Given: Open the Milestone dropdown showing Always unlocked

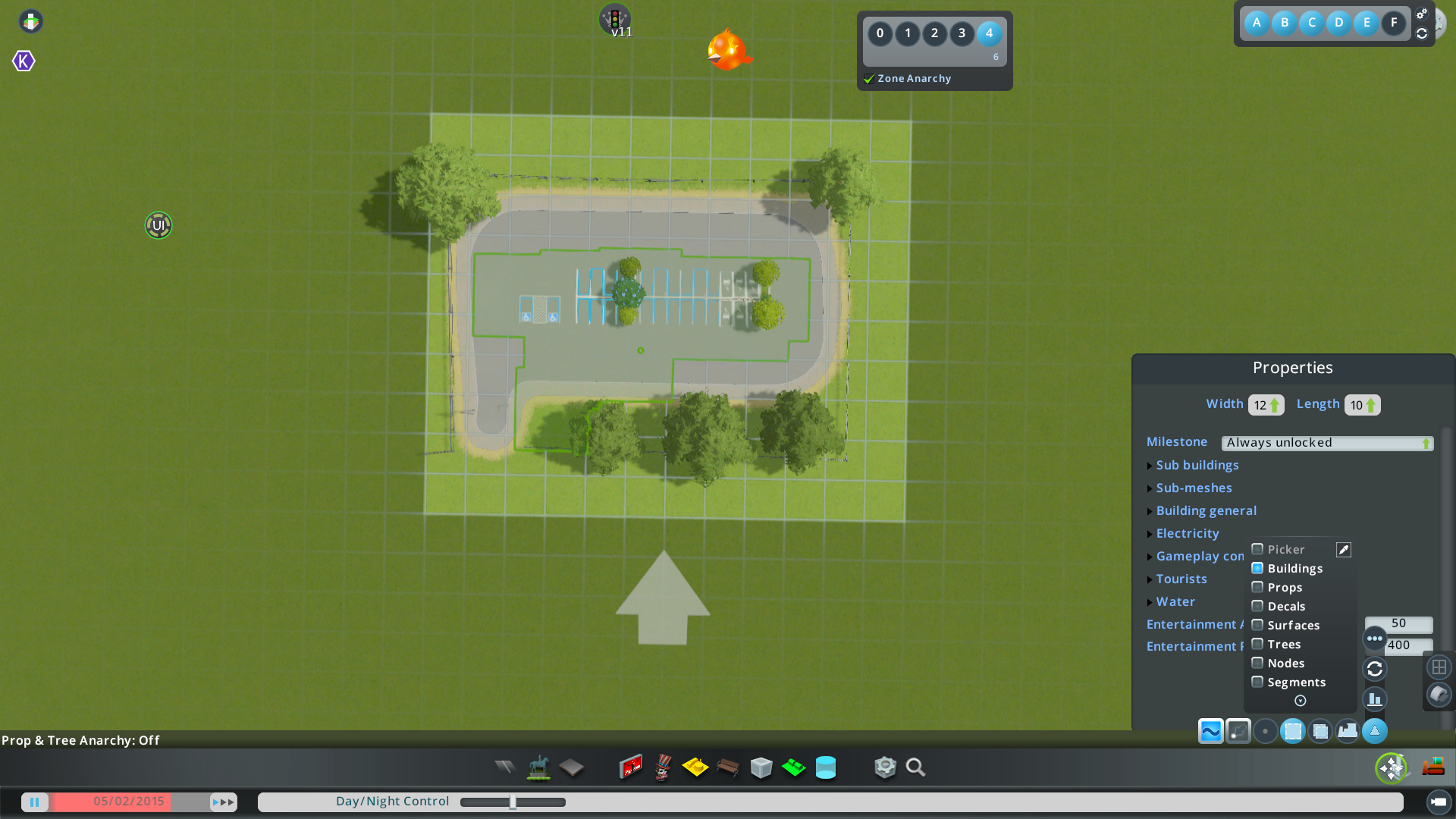Looking at the screenshot, I should (x=1327, y=442).
